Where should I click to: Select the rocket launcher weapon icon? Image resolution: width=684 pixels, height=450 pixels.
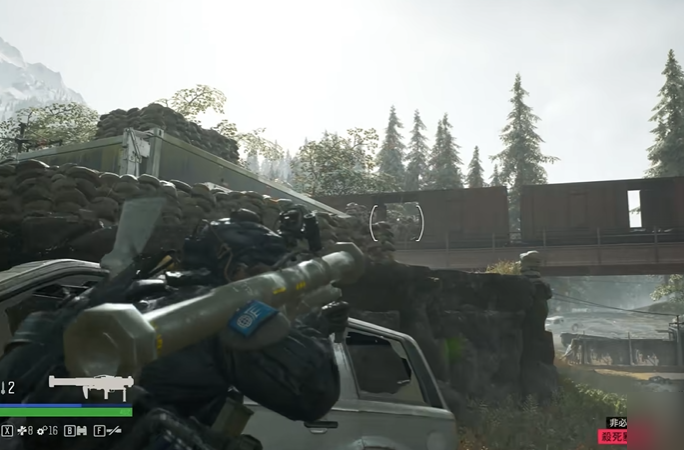(x=90, y=384)
